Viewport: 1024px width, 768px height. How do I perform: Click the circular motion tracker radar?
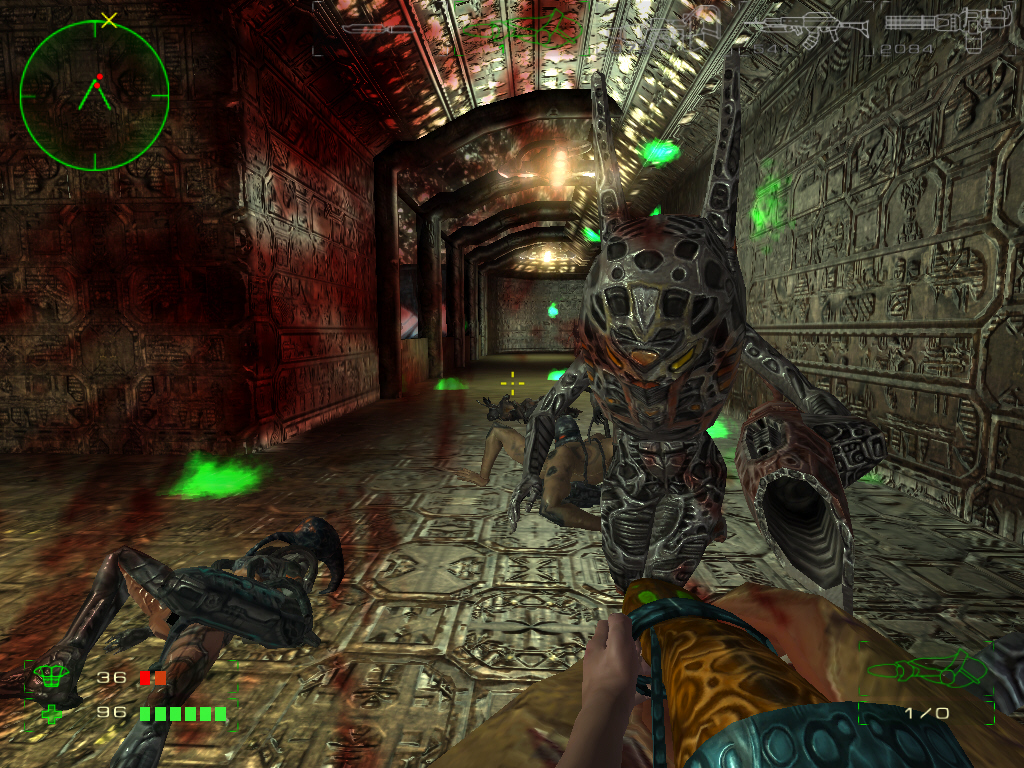pos(94,95)
